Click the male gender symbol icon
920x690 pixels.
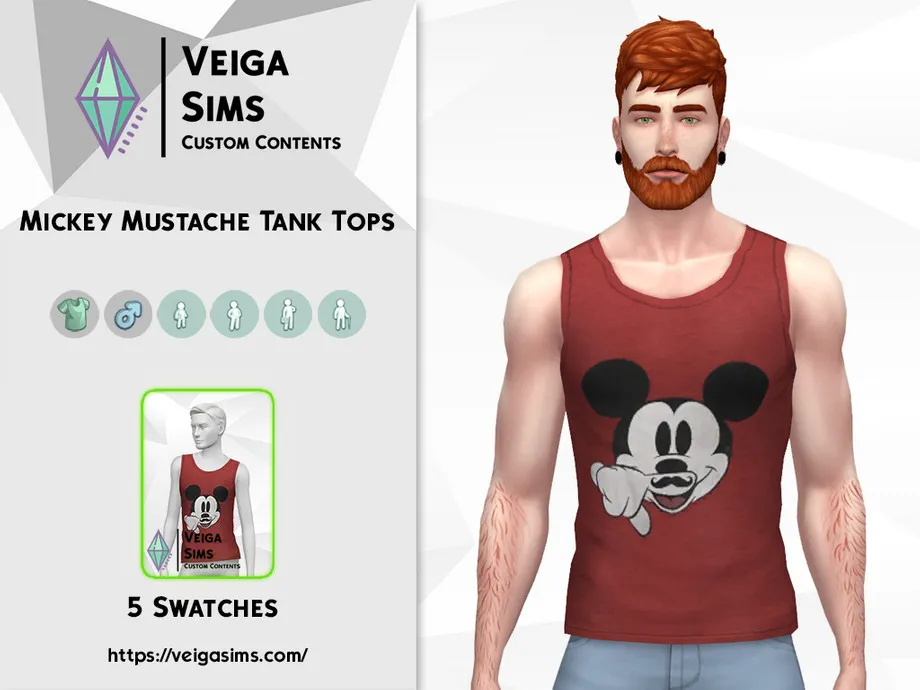coord(128,316)
